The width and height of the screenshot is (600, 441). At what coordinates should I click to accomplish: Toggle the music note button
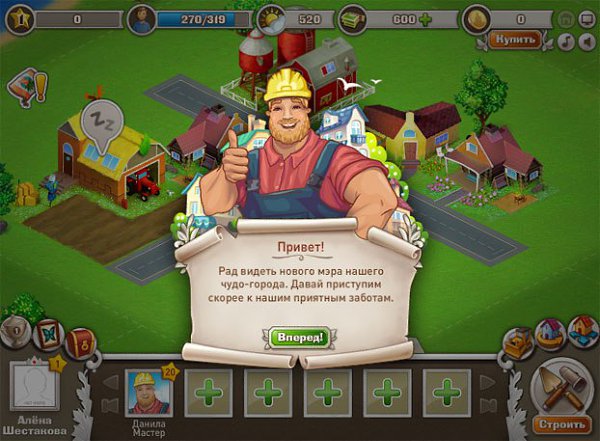[x=565, y=40]
